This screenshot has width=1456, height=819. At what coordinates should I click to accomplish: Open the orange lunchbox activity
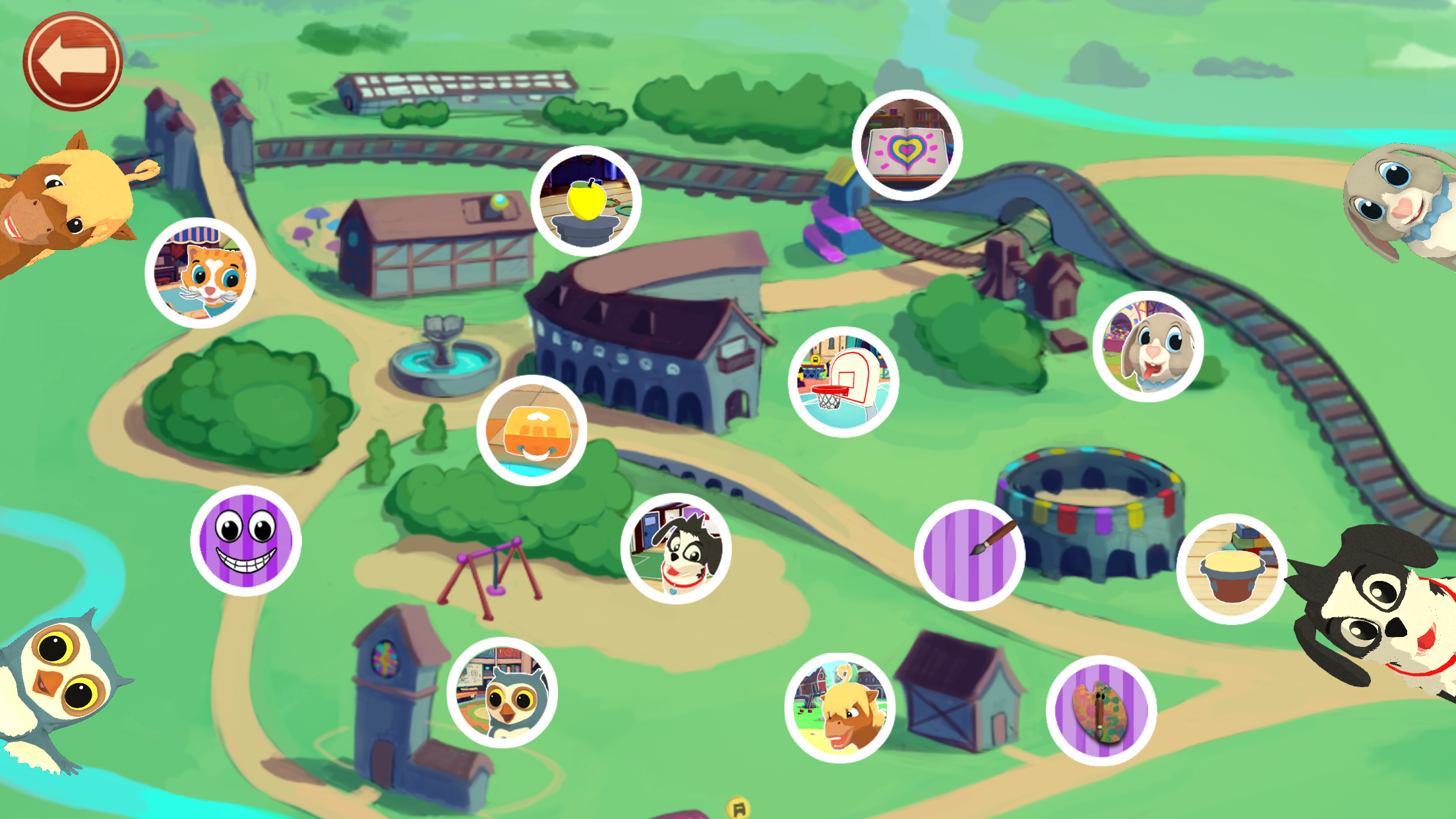[531, 431]
